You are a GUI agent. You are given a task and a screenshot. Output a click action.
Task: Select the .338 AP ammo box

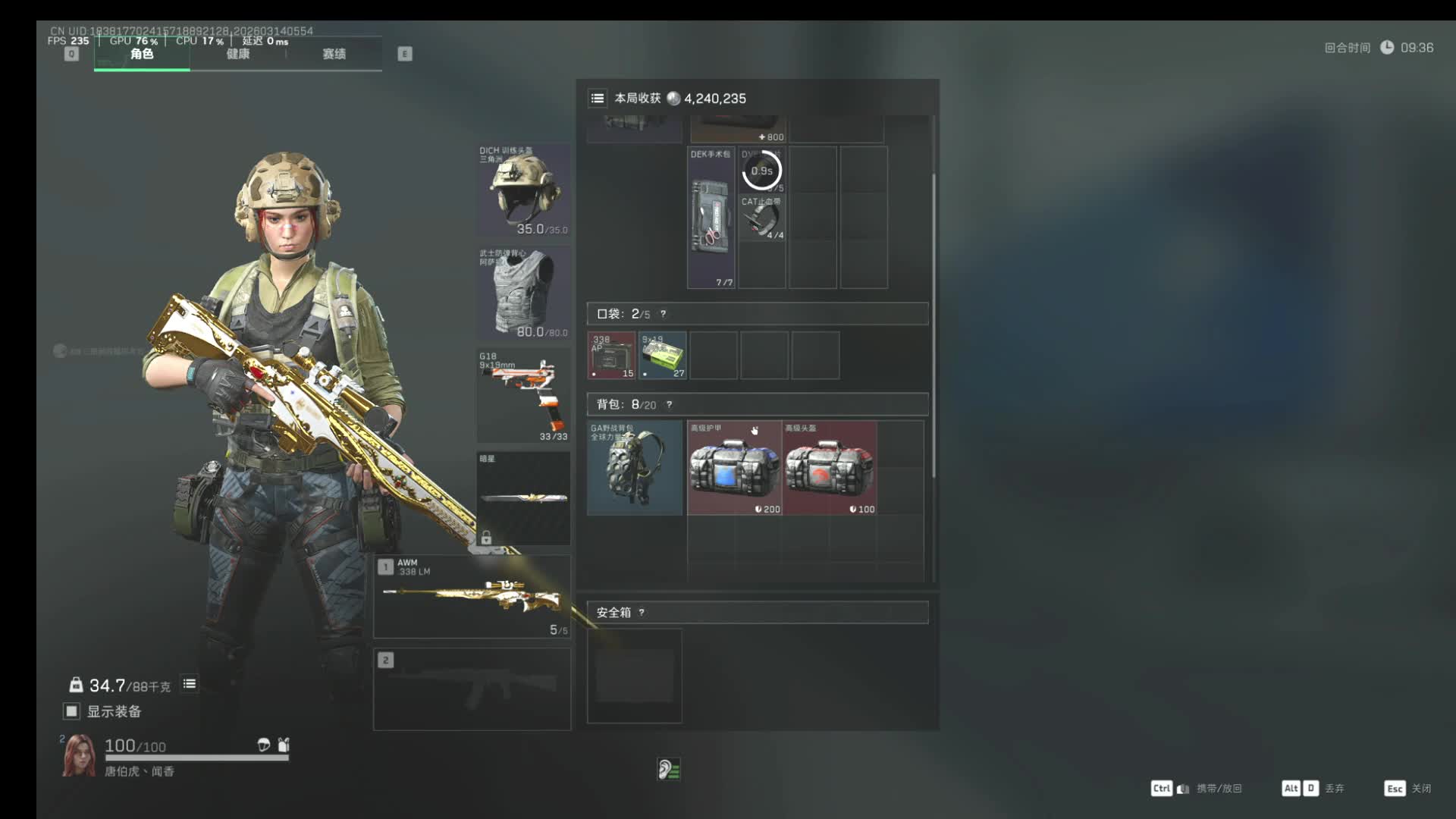coord(612,355)
